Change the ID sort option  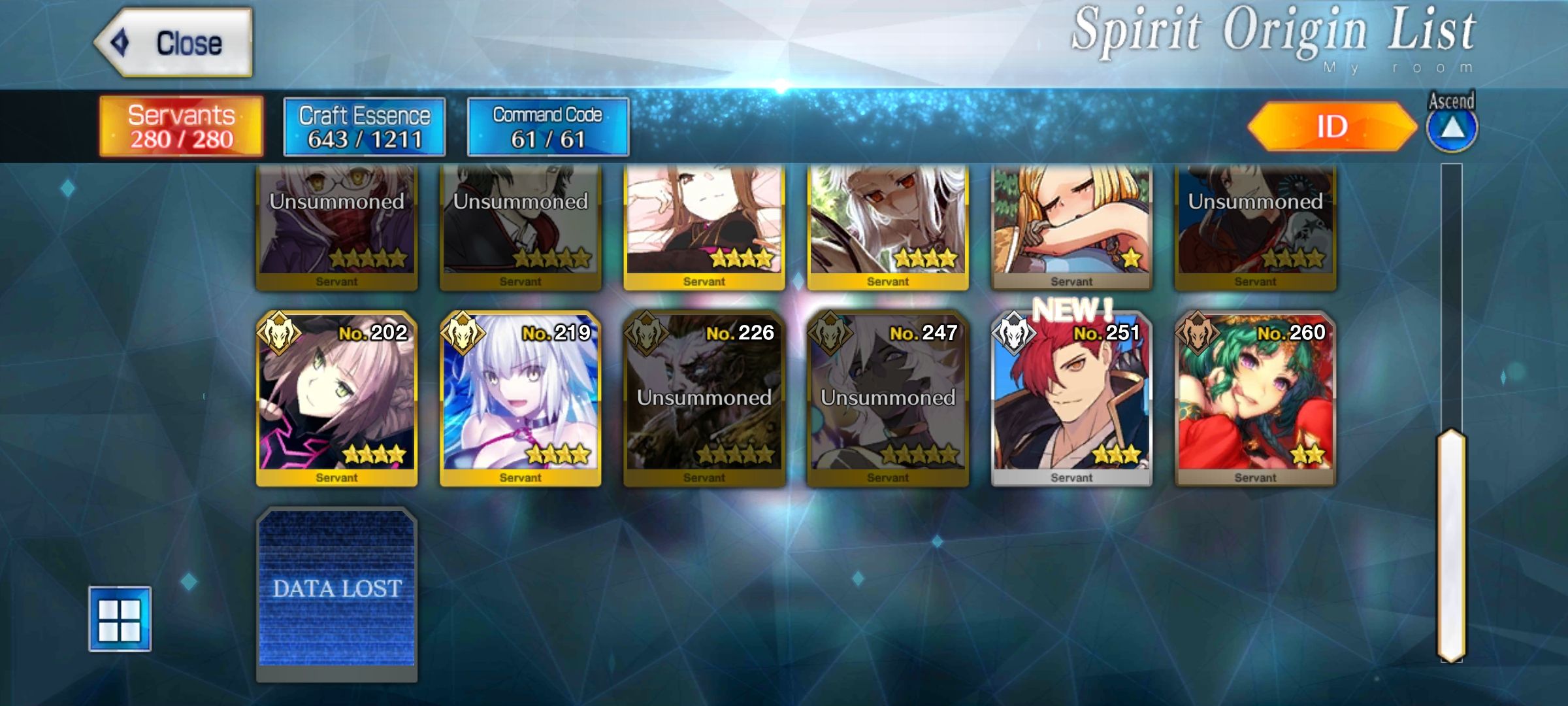pyautogui.click(x=1331, y=127)
